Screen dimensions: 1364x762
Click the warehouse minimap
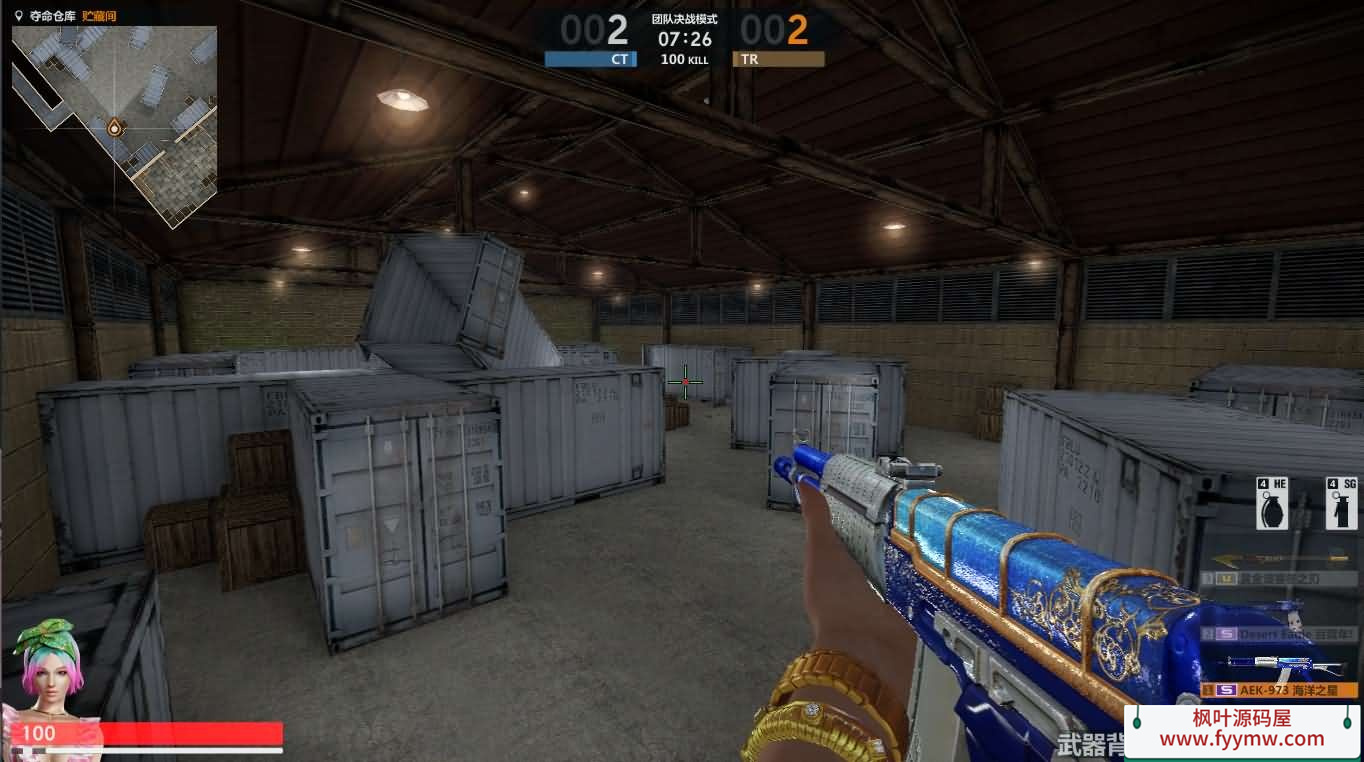[x=115, y=125]
